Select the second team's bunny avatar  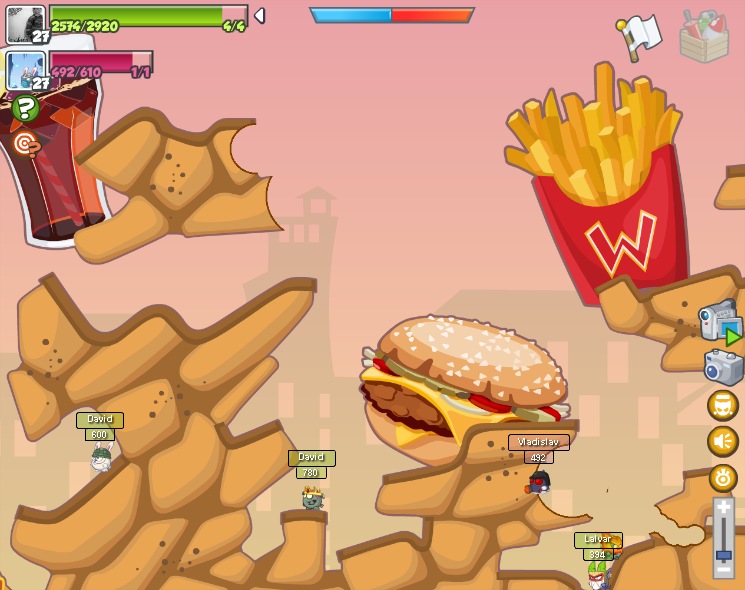[x=25, y=71]
